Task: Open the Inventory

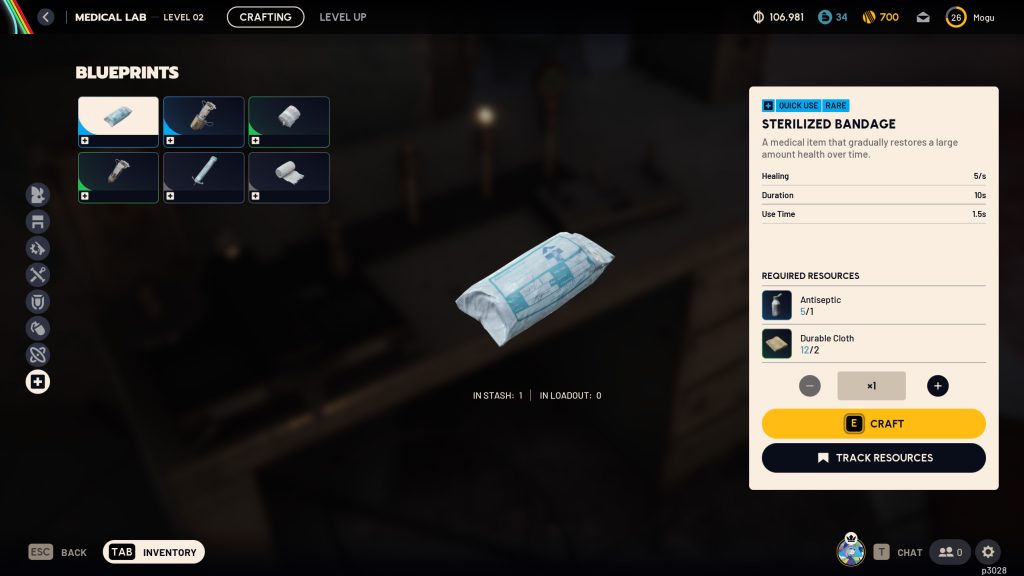Action: (x=154, y=552)
